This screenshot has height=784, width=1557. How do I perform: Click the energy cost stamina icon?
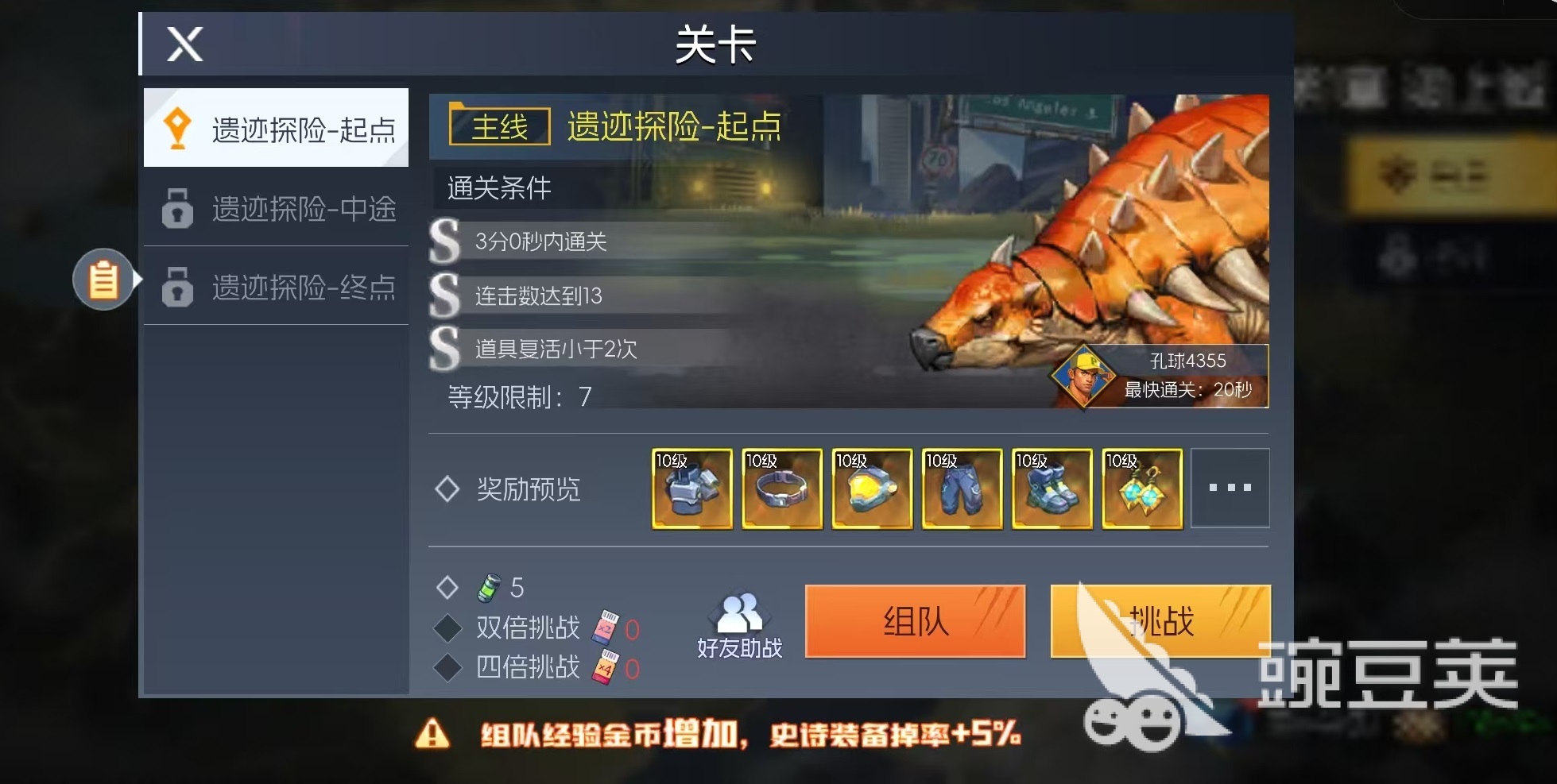[489, 588]
